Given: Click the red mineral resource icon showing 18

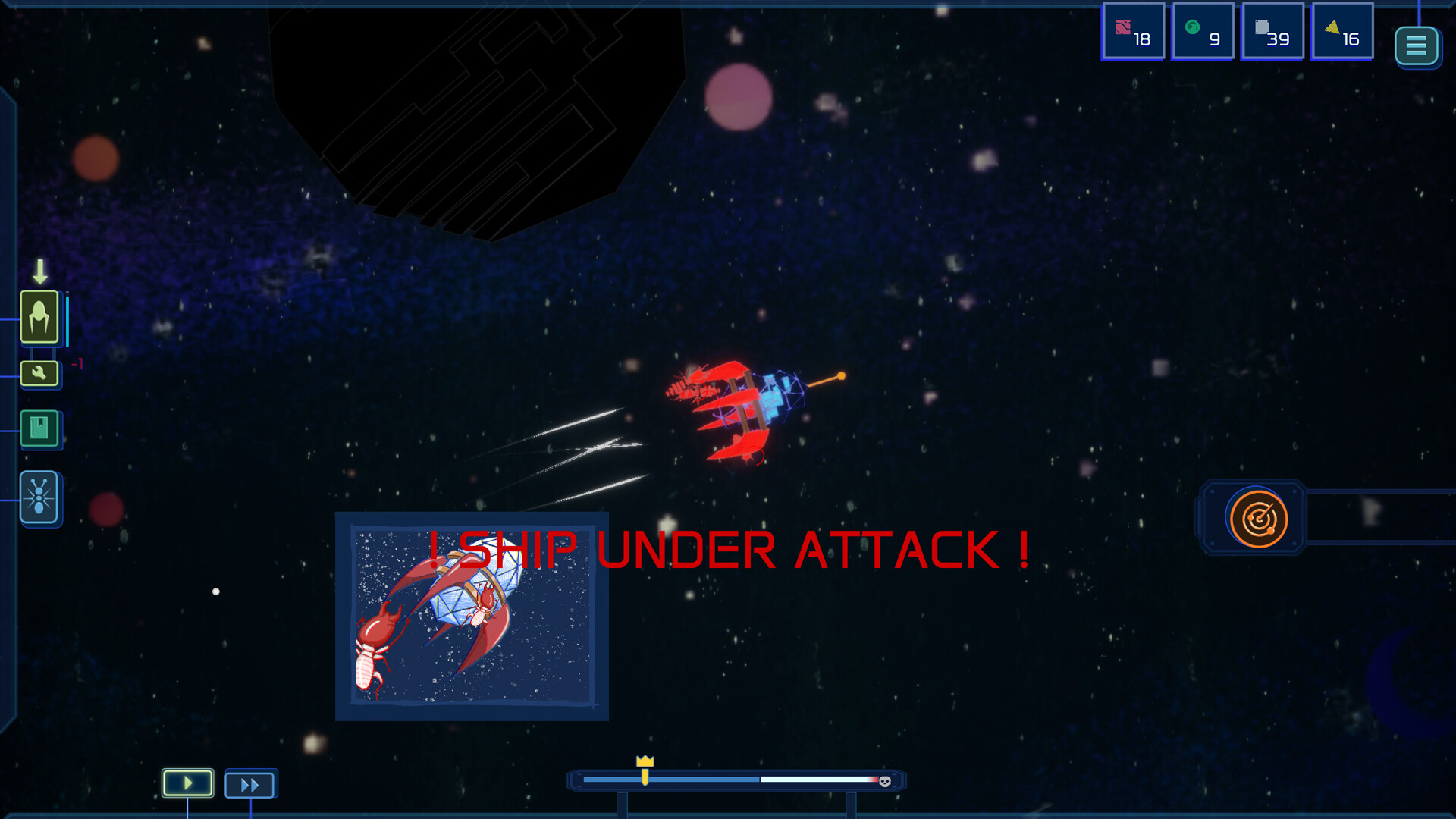Looking at the screenshot, I should 1133,32.
